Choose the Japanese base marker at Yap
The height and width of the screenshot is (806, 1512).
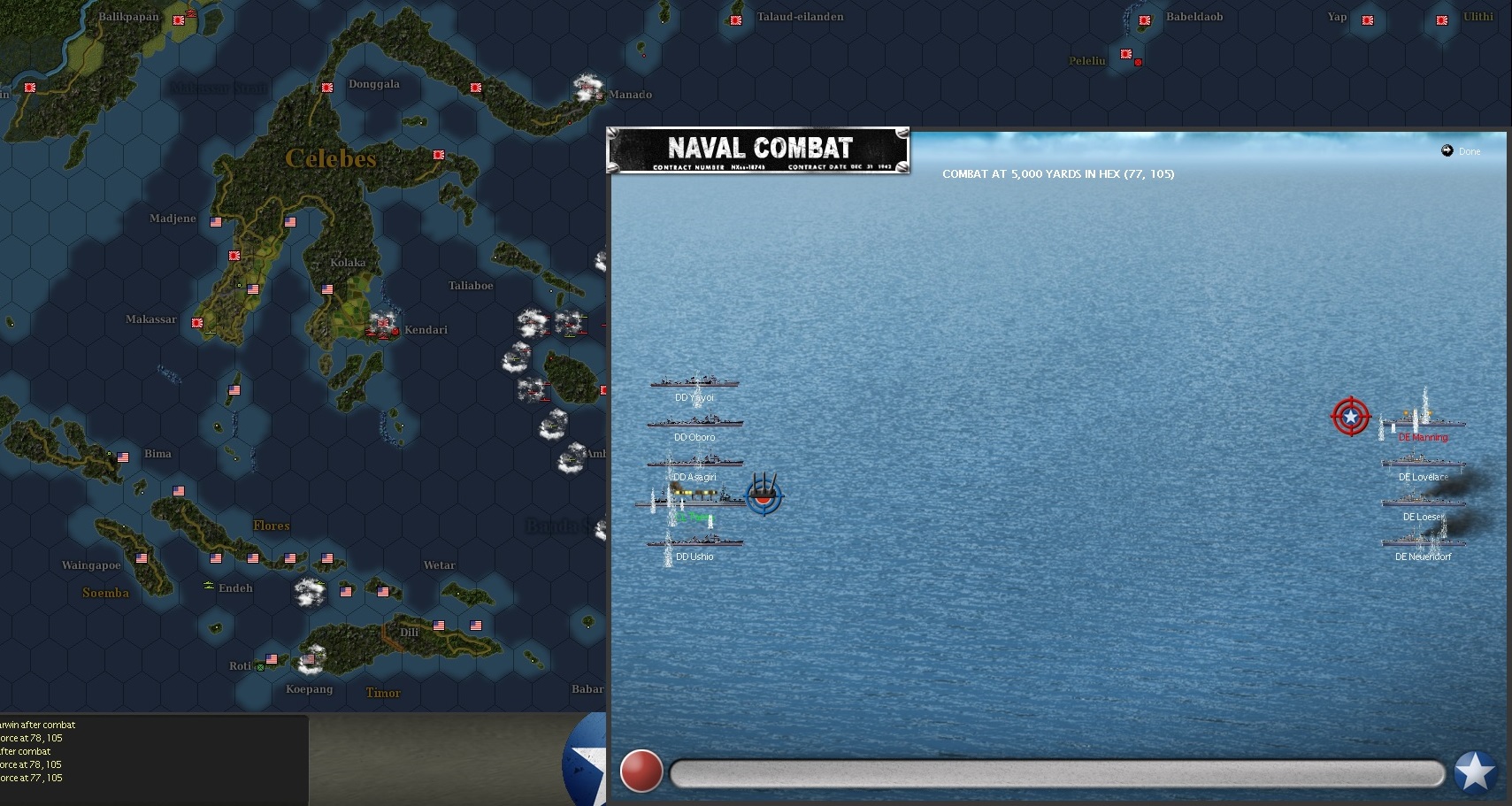(1368, 19)
